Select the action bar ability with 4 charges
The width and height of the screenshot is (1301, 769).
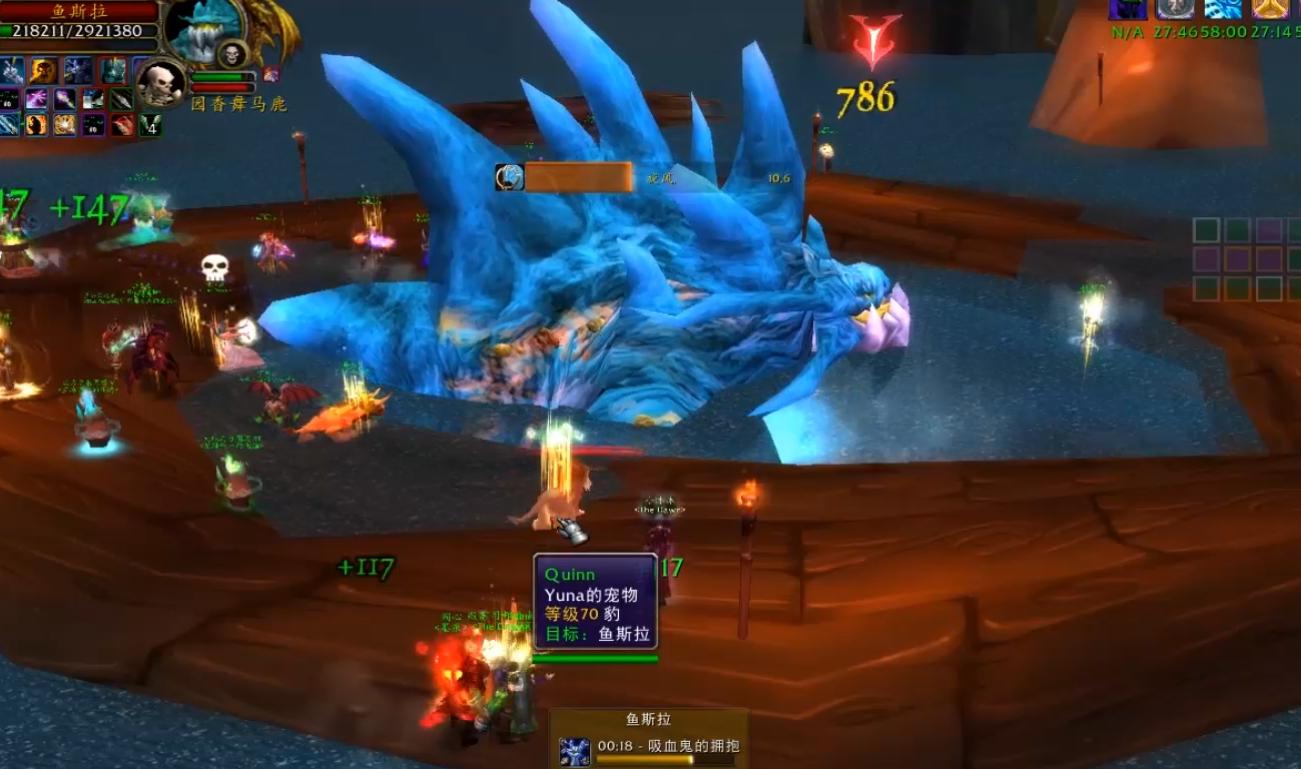150,125
